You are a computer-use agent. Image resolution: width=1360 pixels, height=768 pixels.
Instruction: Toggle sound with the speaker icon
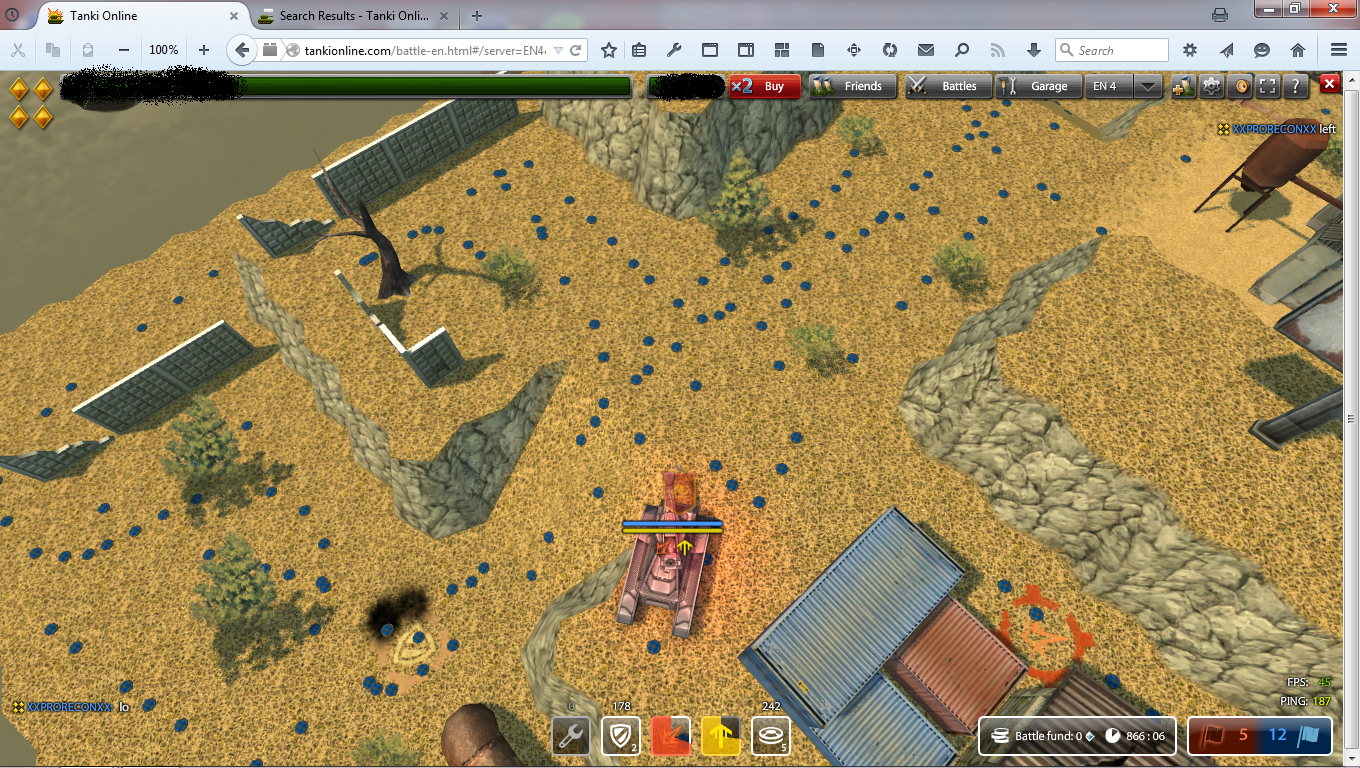(1240, 86)
